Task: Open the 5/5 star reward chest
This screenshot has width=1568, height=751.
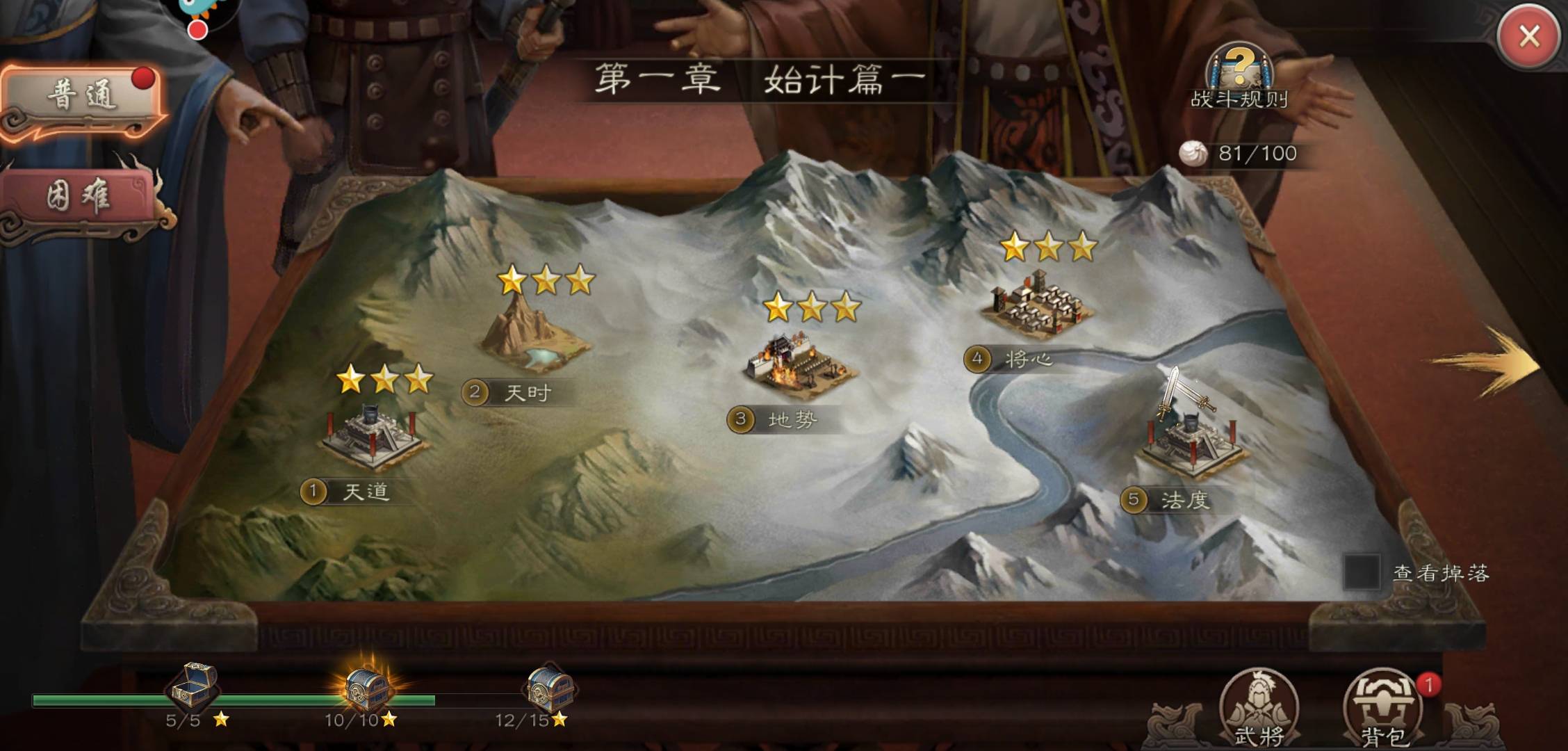Action: pos(193,686)
